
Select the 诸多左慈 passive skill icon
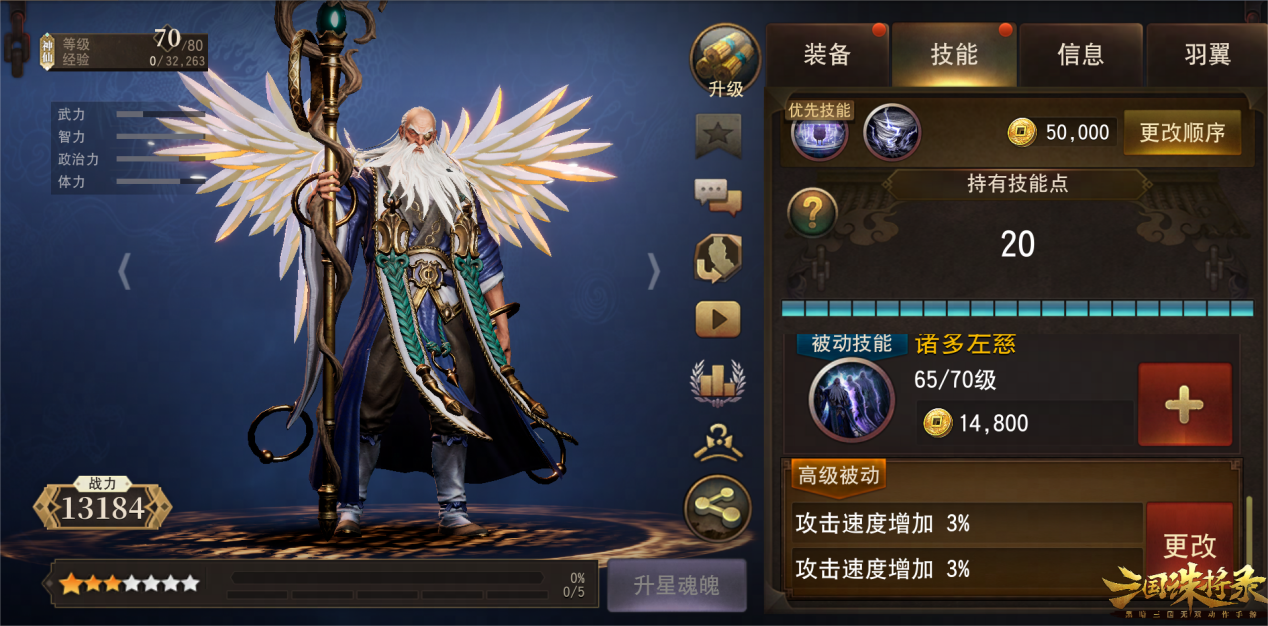click(x=851, y=400)
